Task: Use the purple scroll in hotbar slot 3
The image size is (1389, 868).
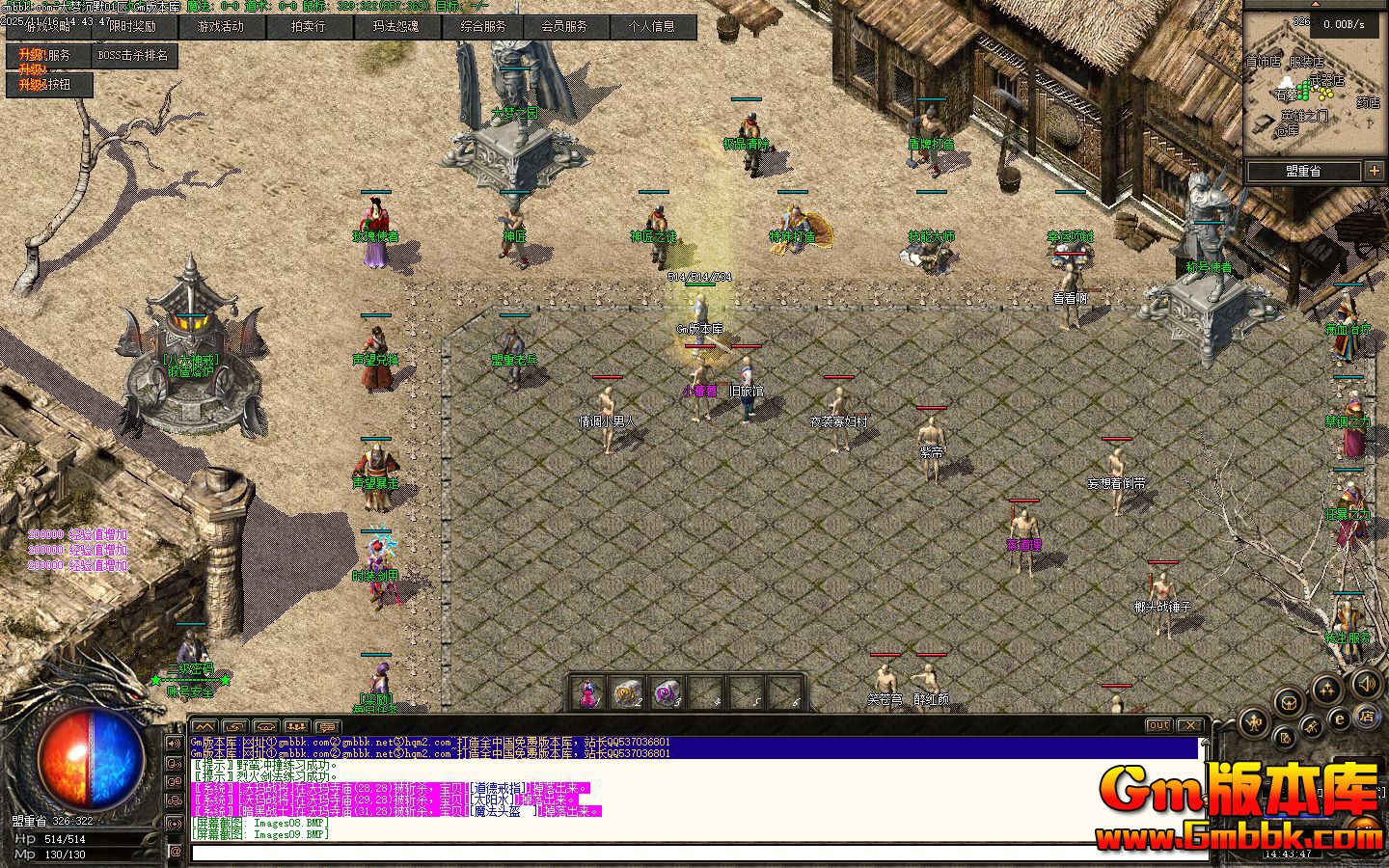Action: pyautogui.click(x=667, y=692)
